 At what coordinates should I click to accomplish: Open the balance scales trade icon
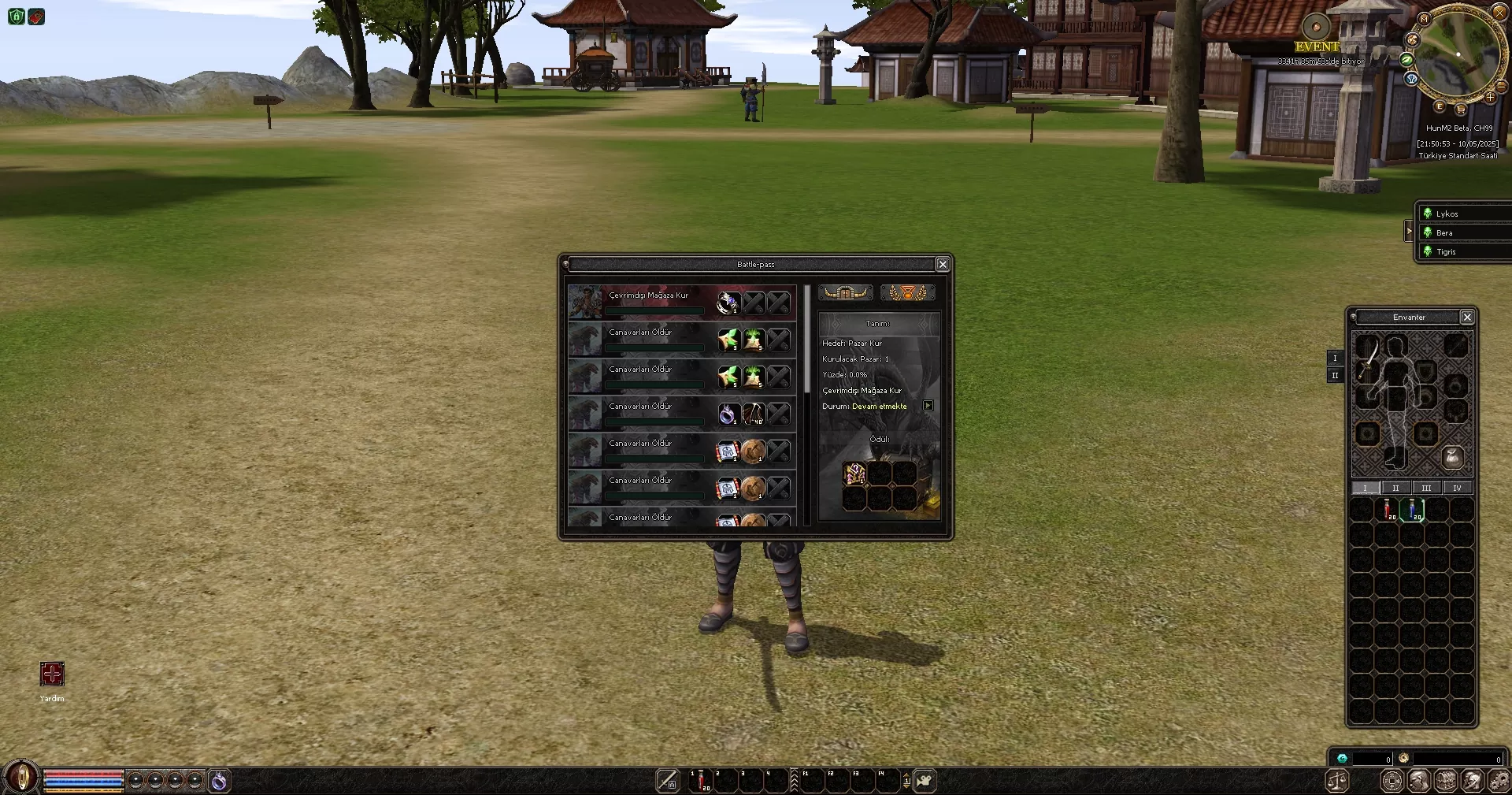coord(1337,781)
